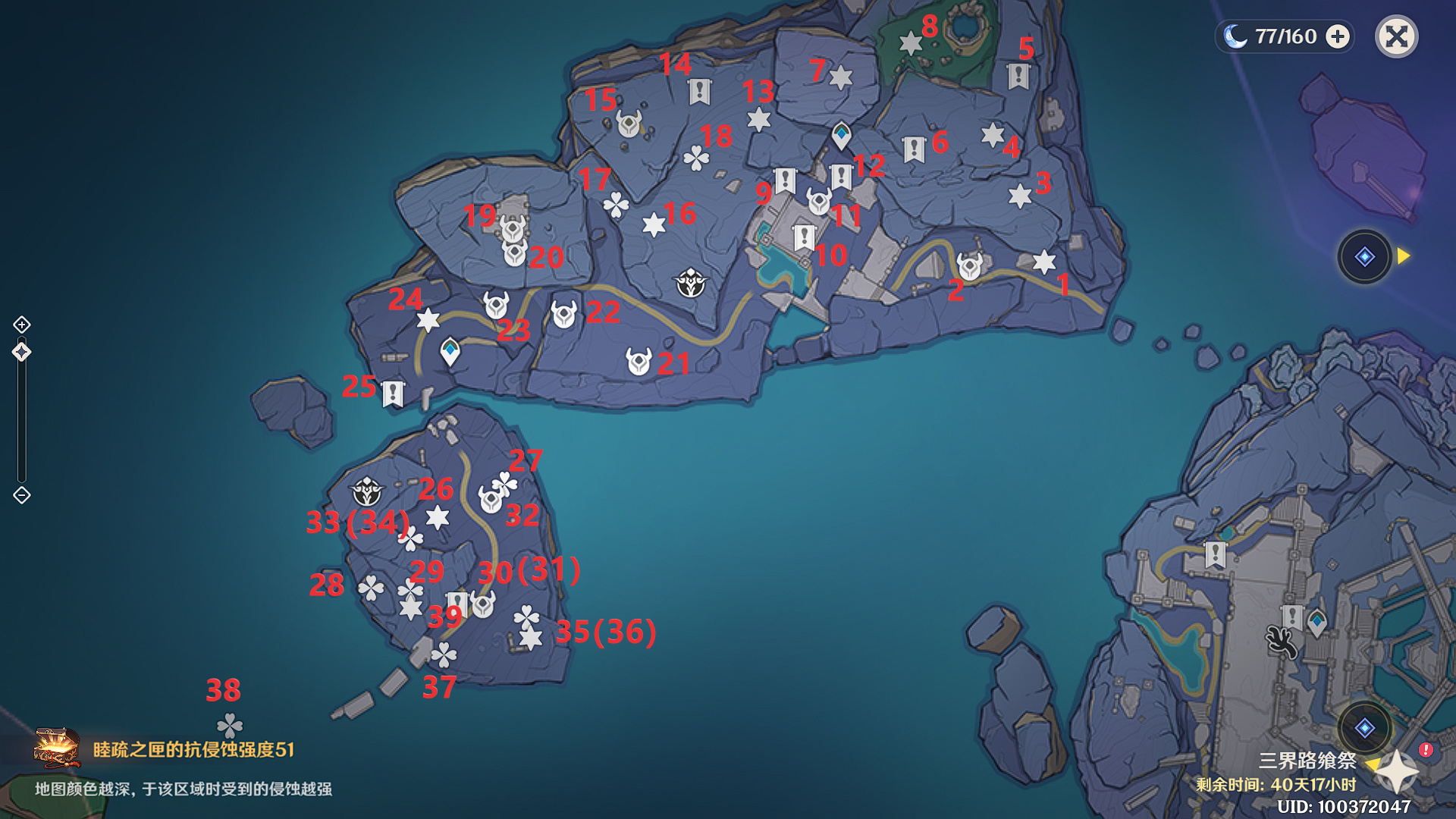Select the horned mask pin numbered 15
This screenshot has width=1456, height=819.
[629, 124]
